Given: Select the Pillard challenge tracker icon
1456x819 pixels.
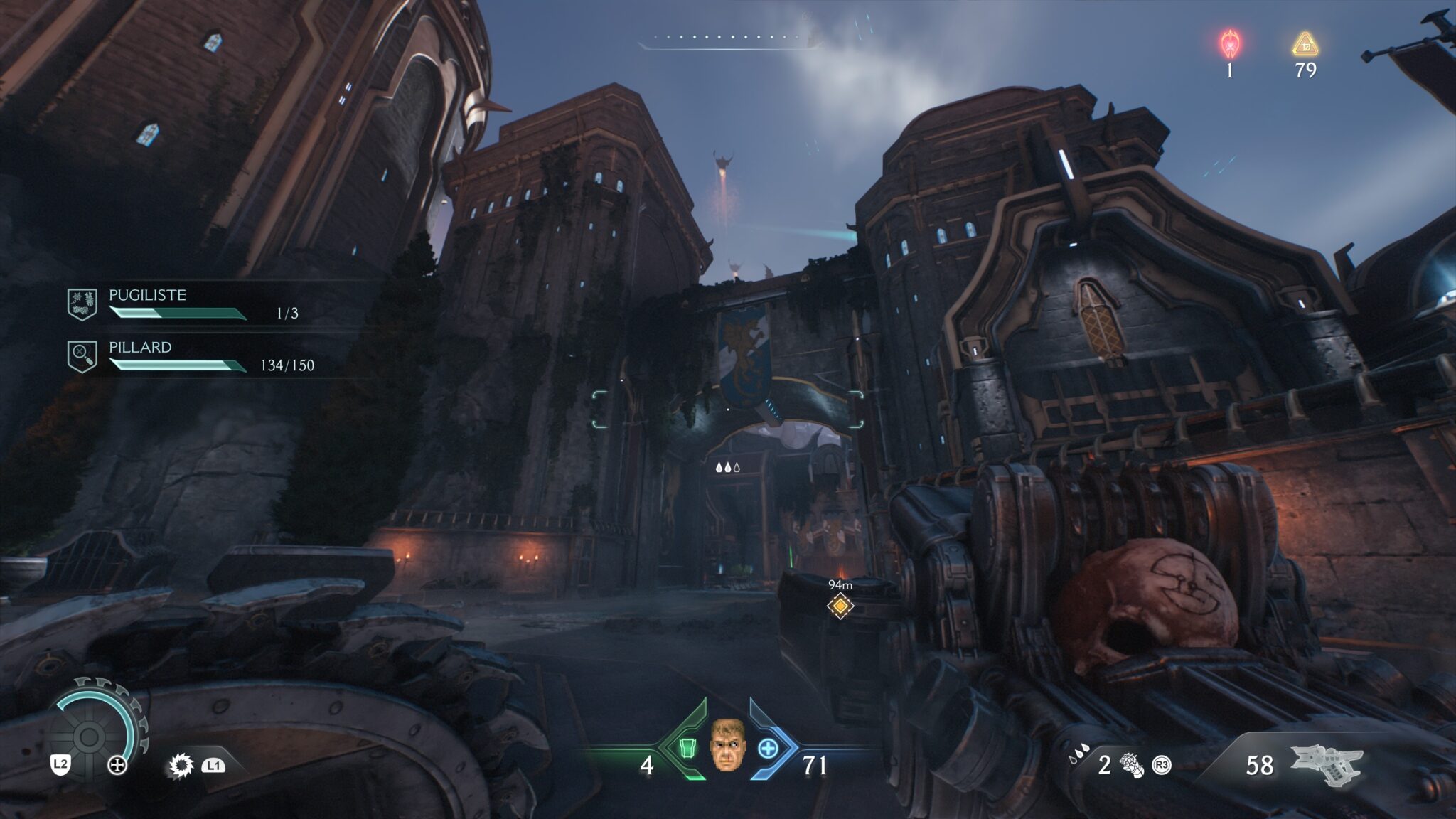Looking at the screenshot, I should (82, 356).
